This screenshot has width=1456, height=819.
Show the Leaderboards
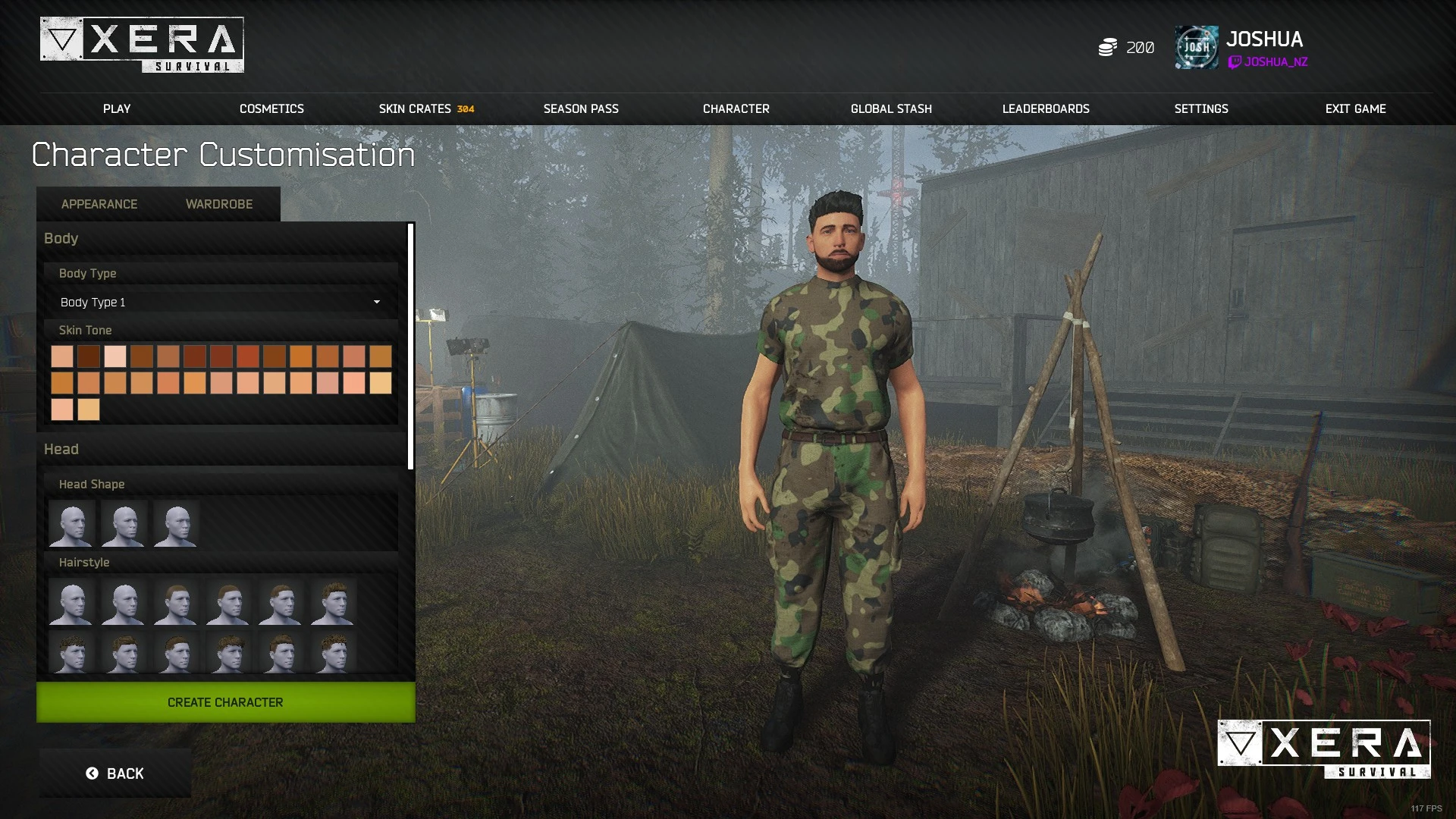tap(1046, 108)
